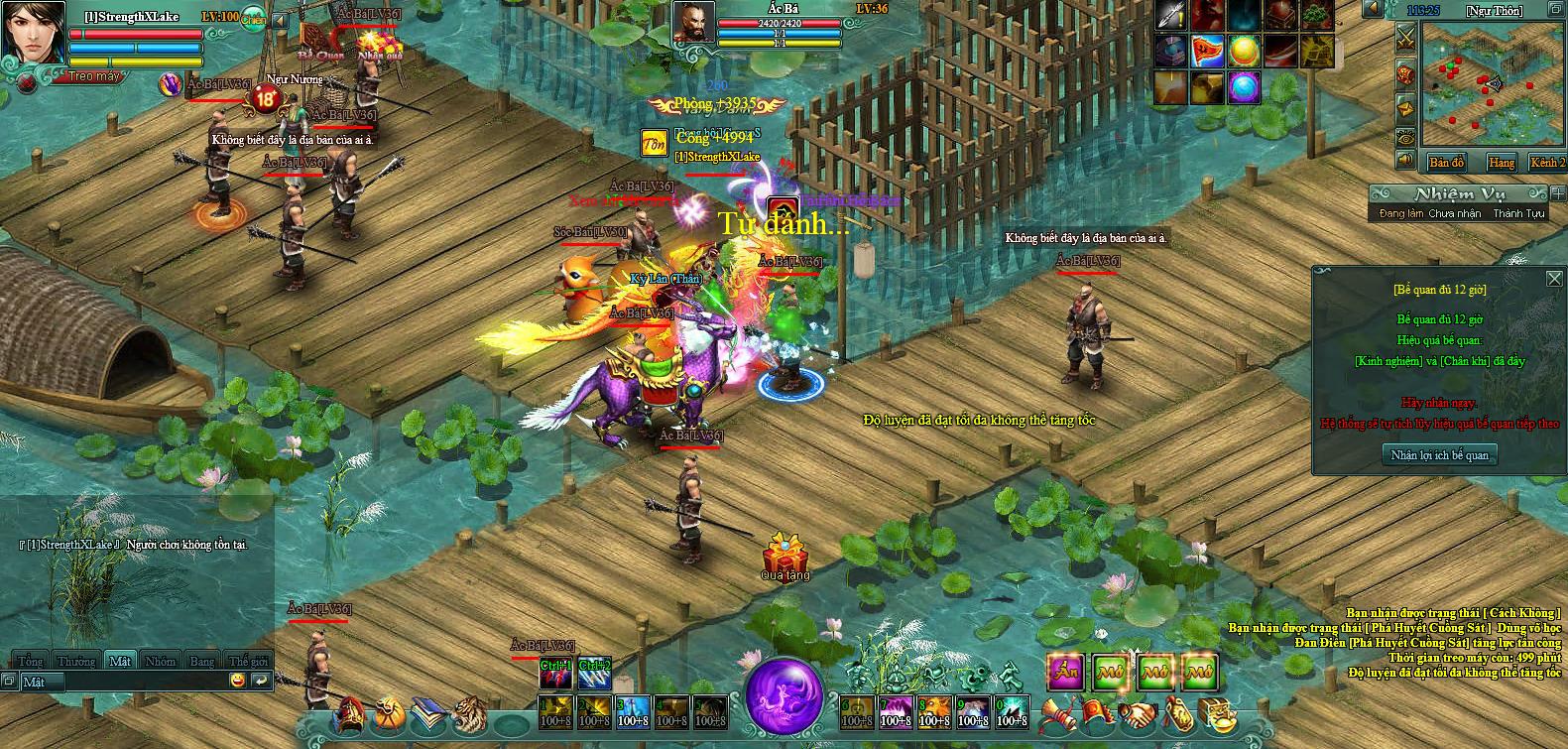Open the Hạng ranking button
The width and height of the screenshot is (1568, 749).
[x=1501, y=163]
